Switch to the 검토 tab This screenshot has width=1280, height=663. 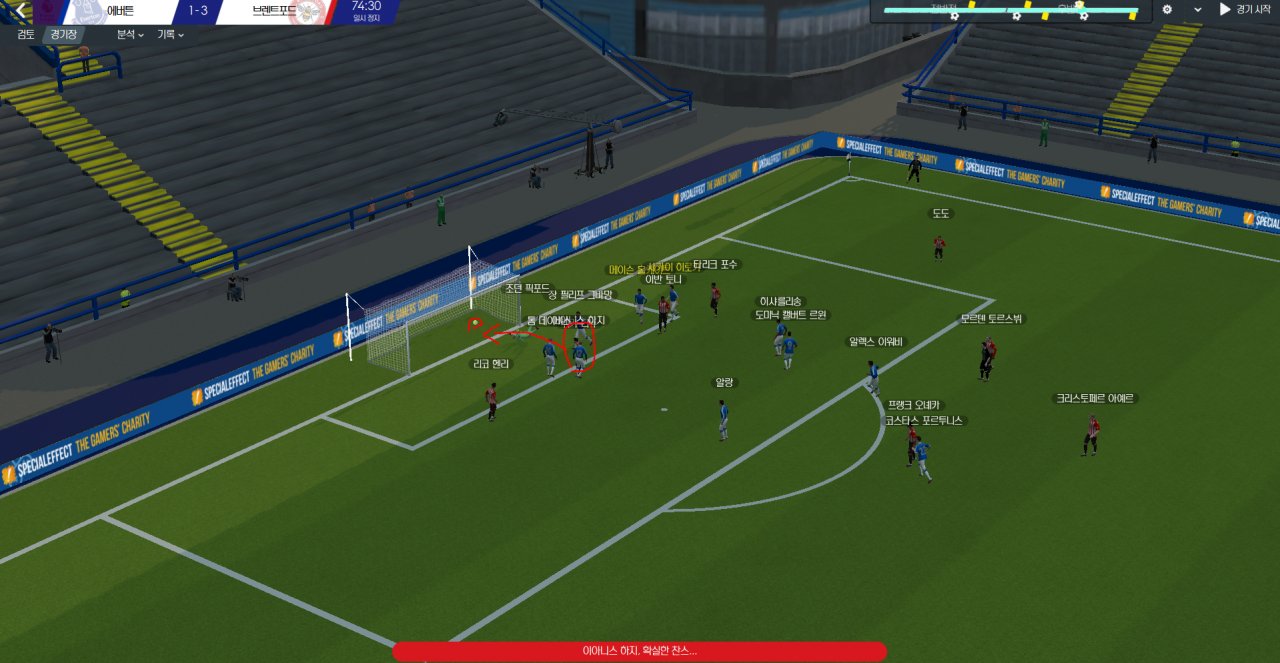pos(26,34)
